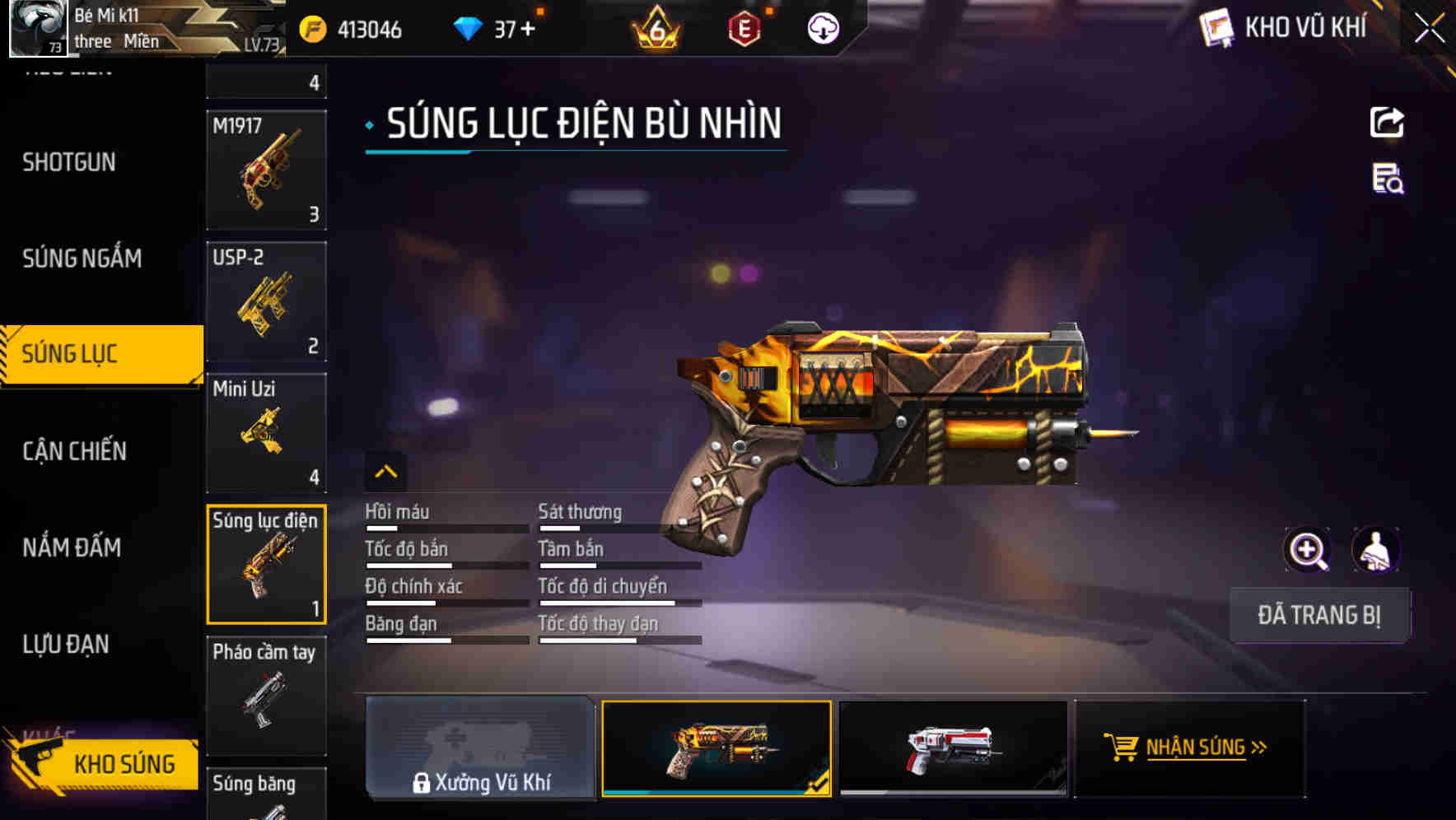Click the magnifier zoom icon to enlarge gun
This screenshot has width=1456, height=820.
click(1307, 549)
